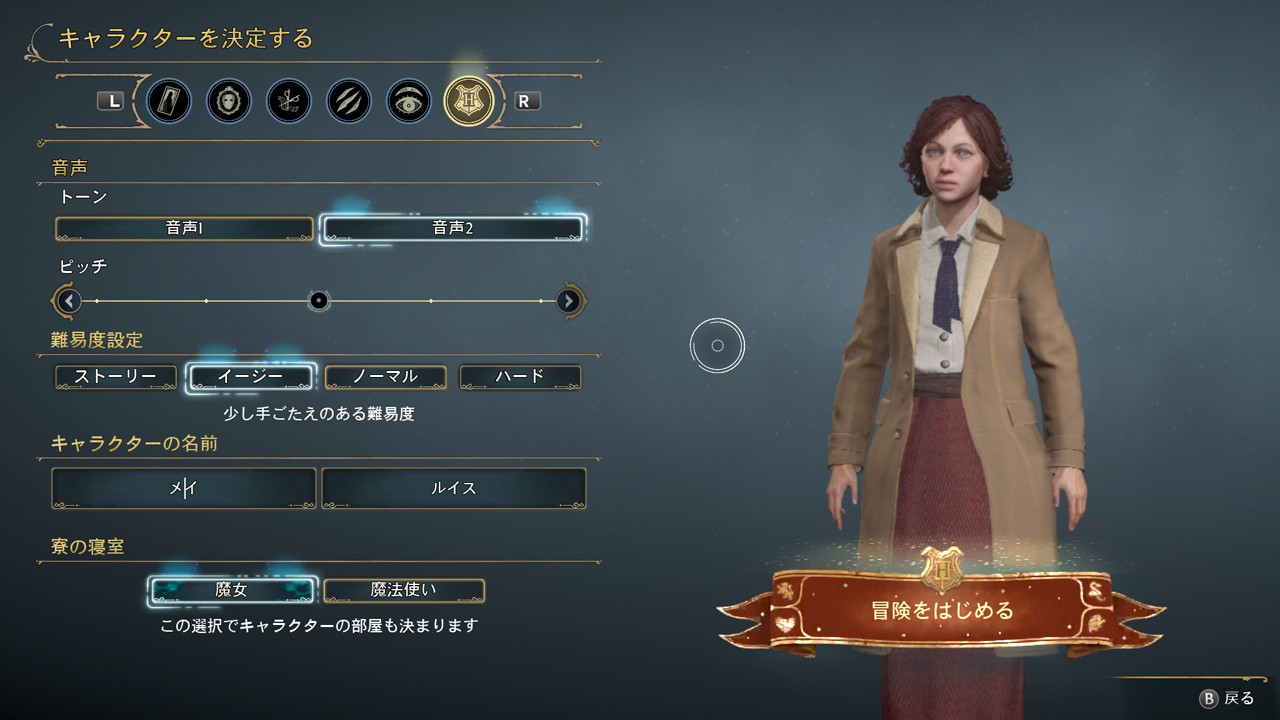Set difficulty to ストーリー
This screenshot has width=1280, height=720.
pos(116,377)
